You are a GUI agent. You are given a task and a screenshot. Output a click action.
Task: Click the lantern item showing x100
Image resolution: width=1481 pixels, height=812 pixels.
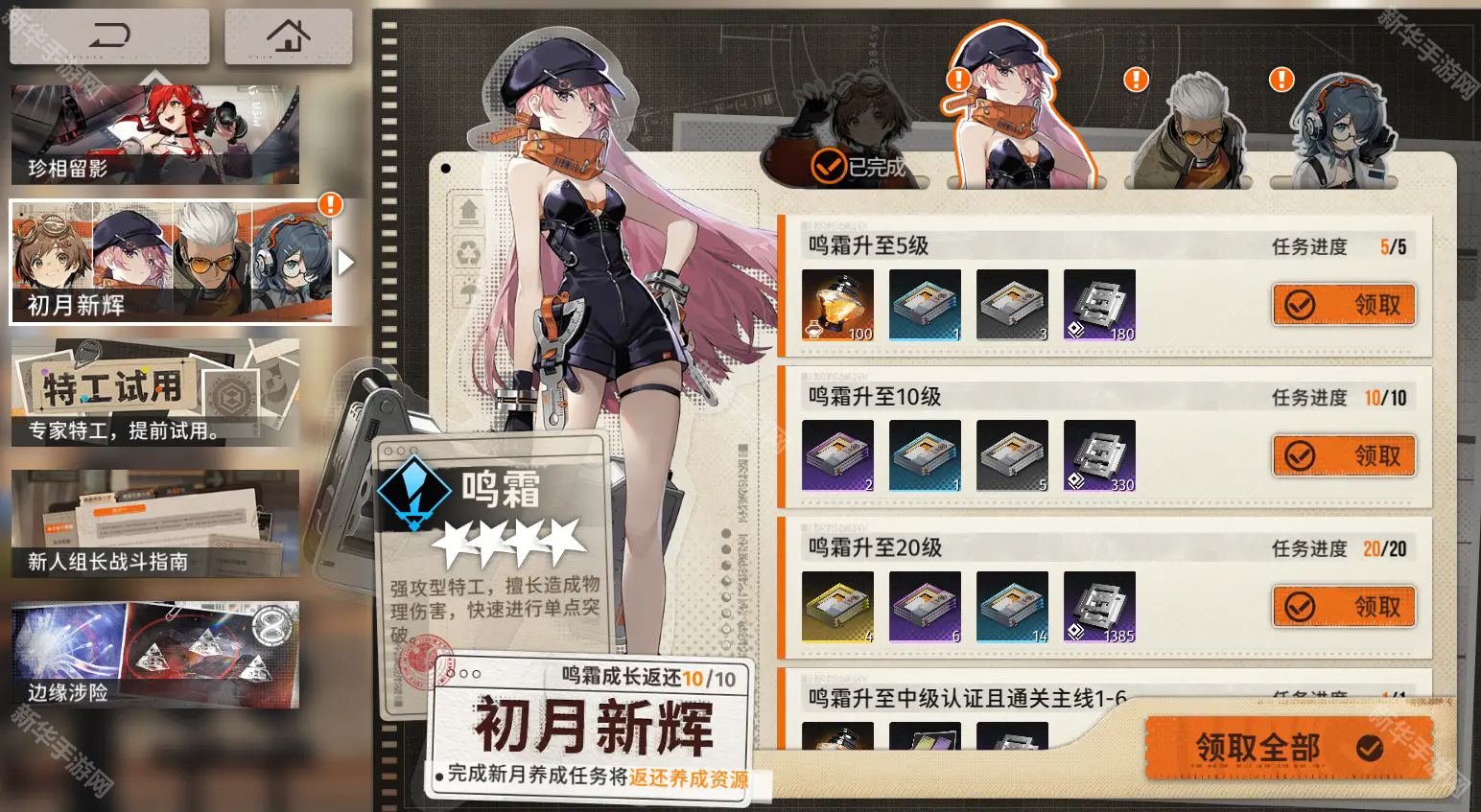837,304
